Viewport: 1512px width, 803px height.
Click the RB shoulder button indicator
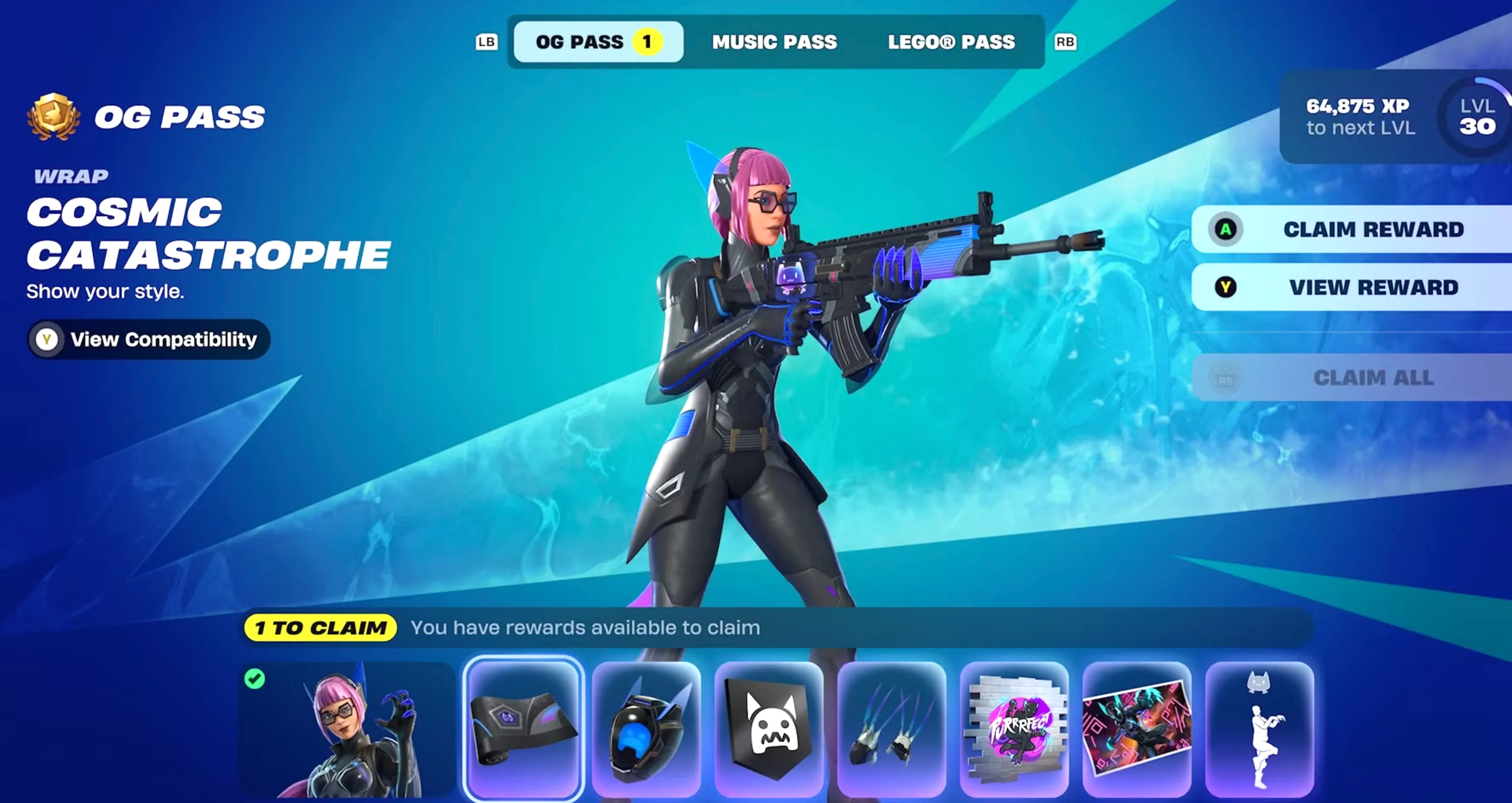coord(1066,42)
